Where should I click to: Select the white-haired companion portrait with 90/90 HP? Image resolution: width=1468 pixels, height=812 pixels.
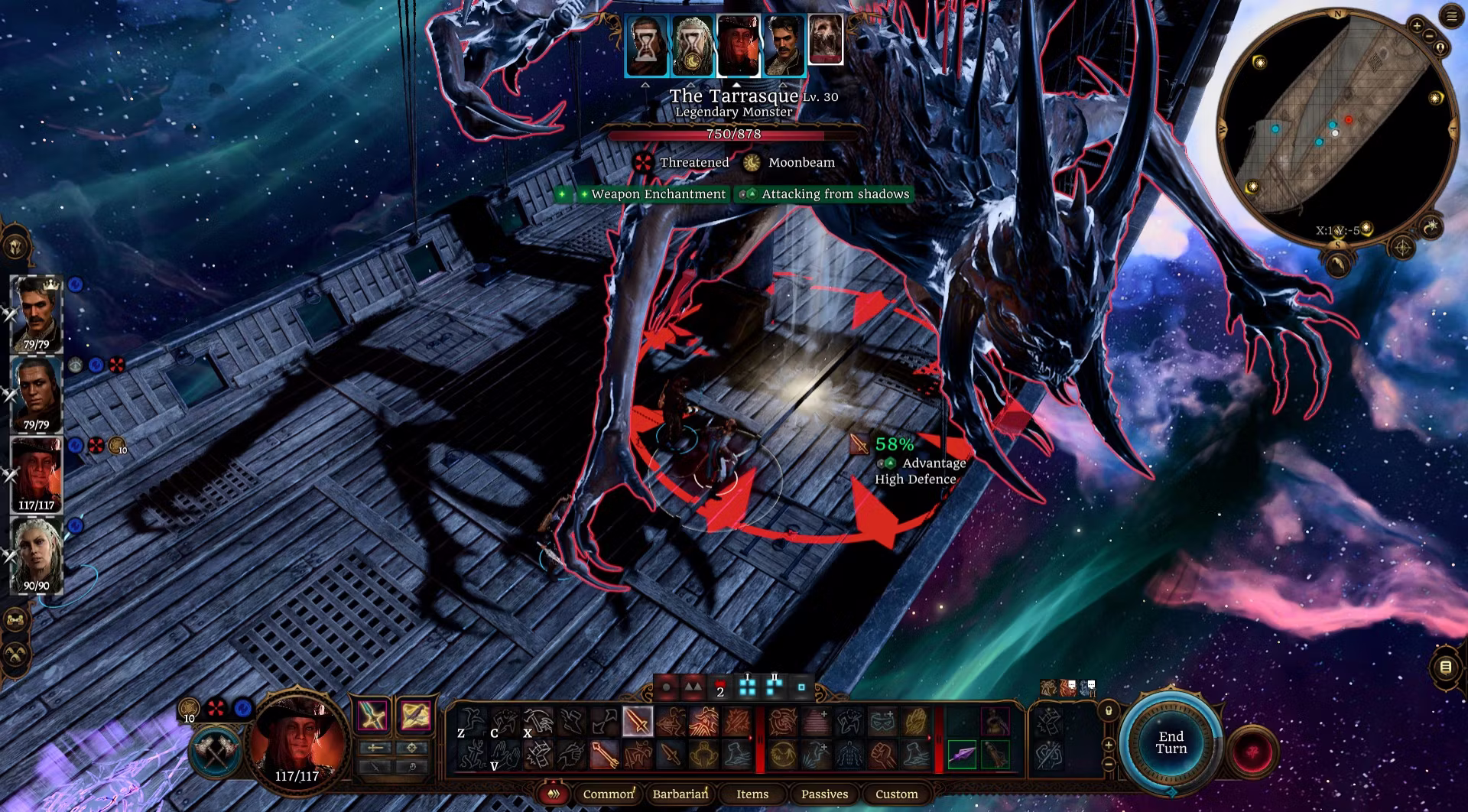pos(36,554)
